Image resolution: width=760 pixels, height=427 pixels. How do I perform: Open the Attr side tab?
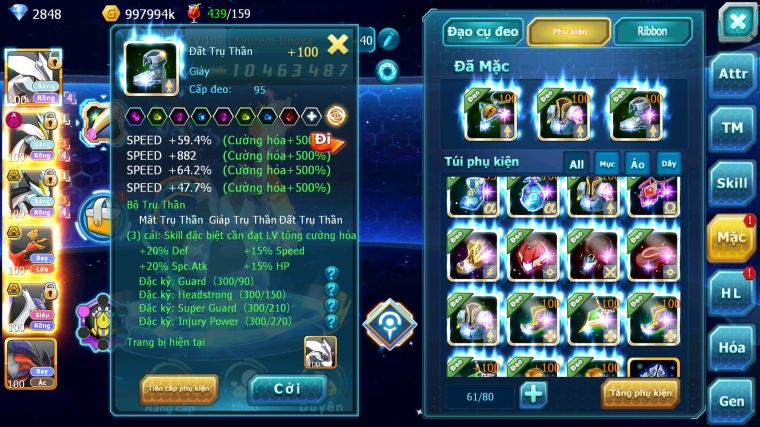[731, 73]
